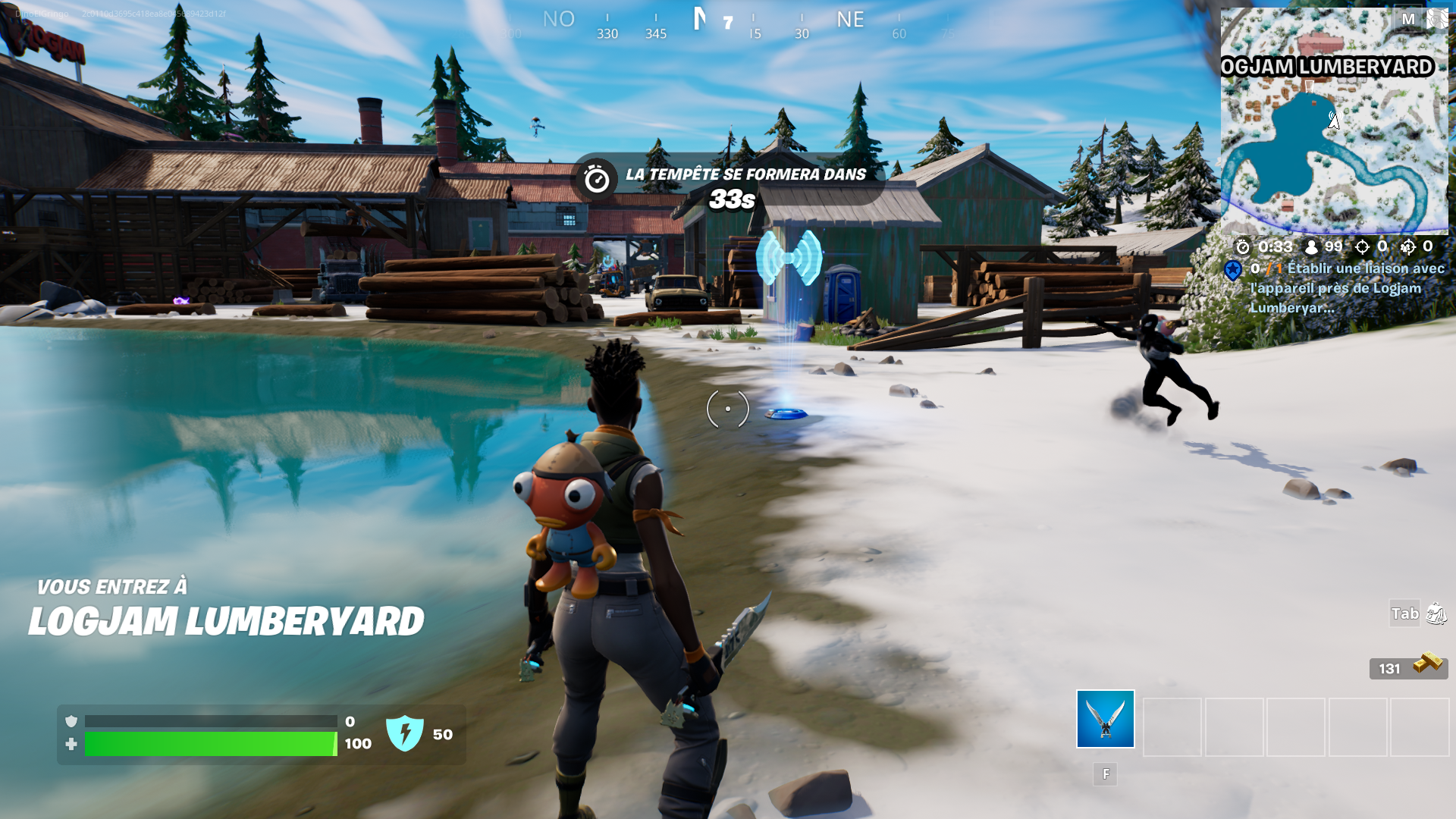Click the stopwatch icon next to the 0:33 timer
Viewport: 1456px width, 819px height.
pyautogui.click(x=1242, y=246)
